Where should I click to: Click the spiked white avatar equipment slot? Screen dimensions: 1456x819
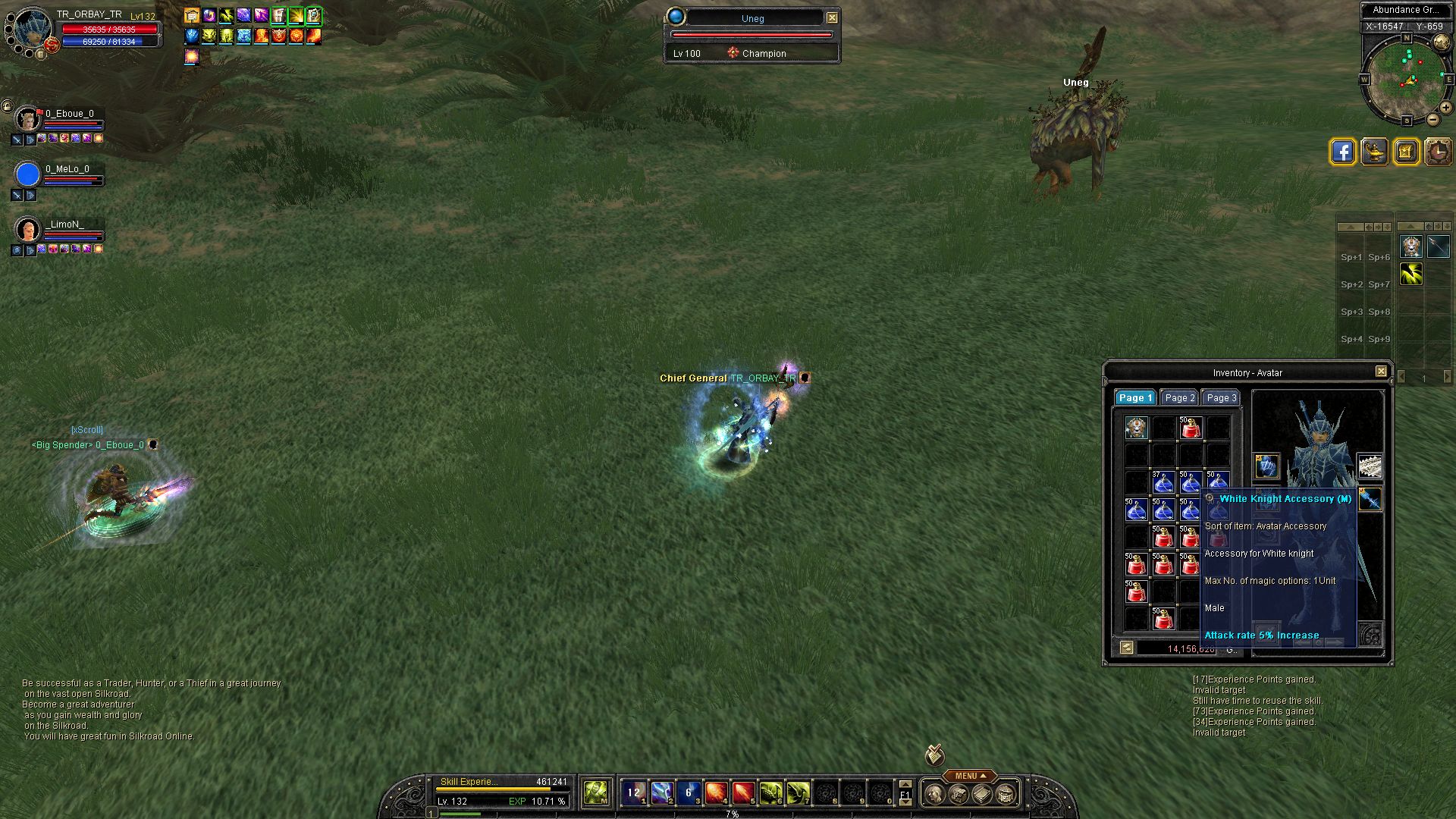point(1370,466)
